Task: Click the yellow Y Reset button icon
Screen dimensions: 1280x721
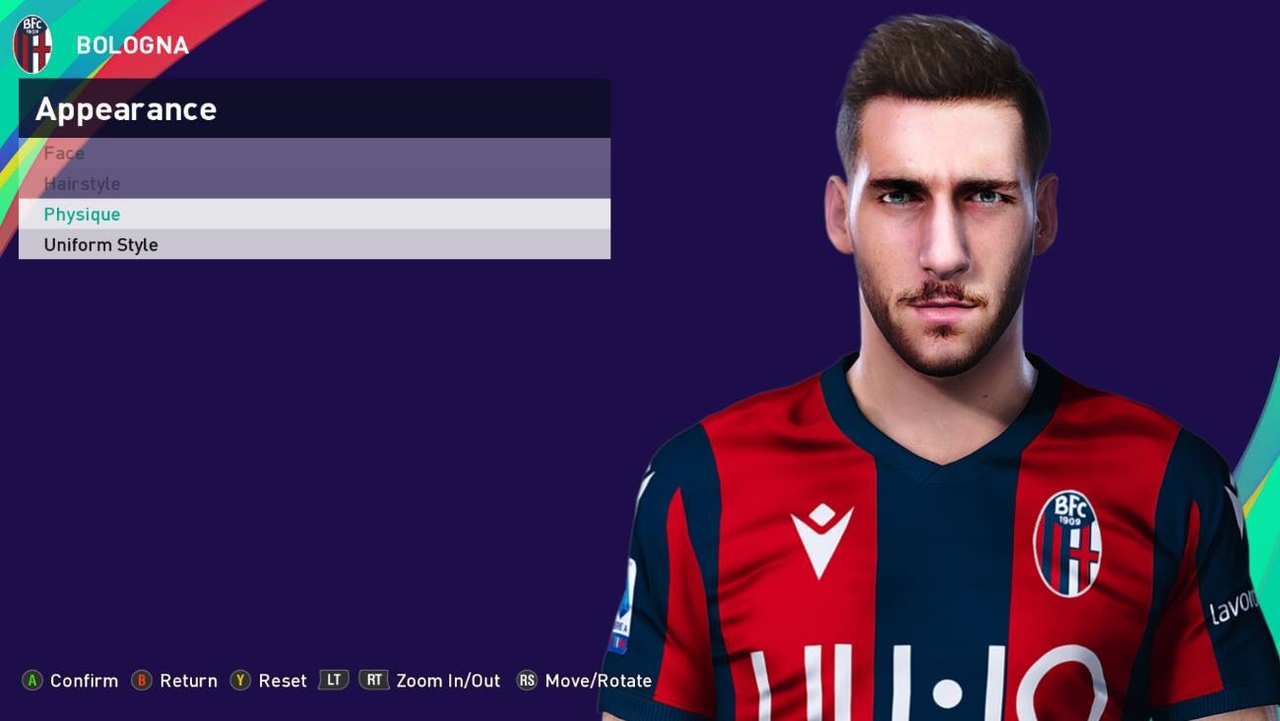Action: click(x=240, y=680)
